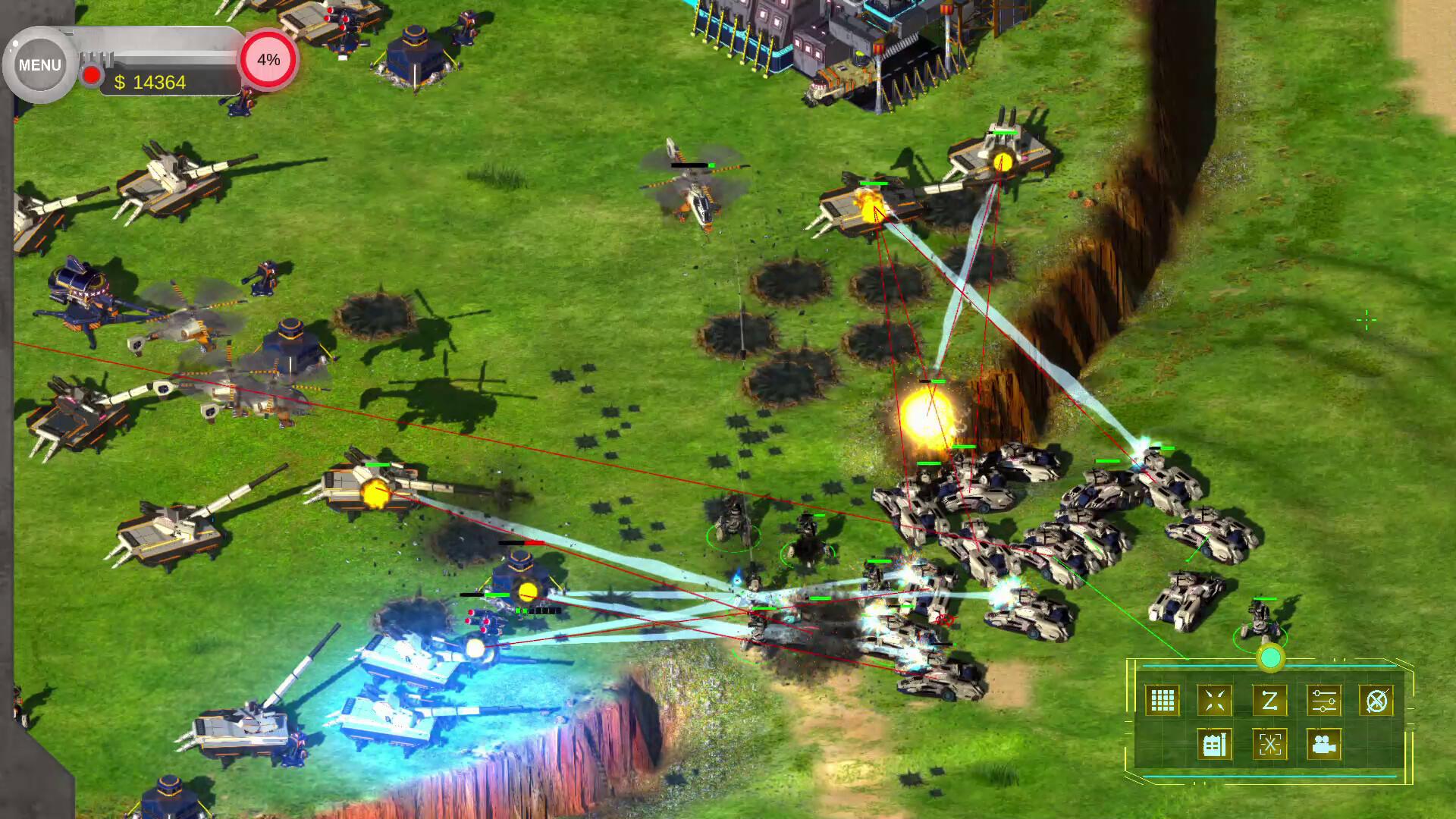This screenshot has height=819, width=1456.
Task: Activate the Z sleep-mode icon
Action: pos(1271,698)
